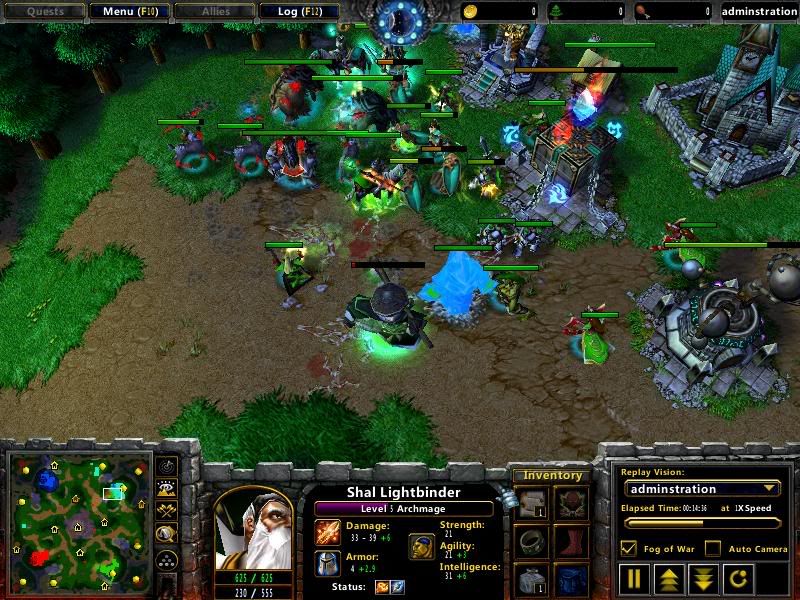Viewport: 800px width, 600px height.
Task: Open the Replay Vision dropdown
Action: pos(701,489)
